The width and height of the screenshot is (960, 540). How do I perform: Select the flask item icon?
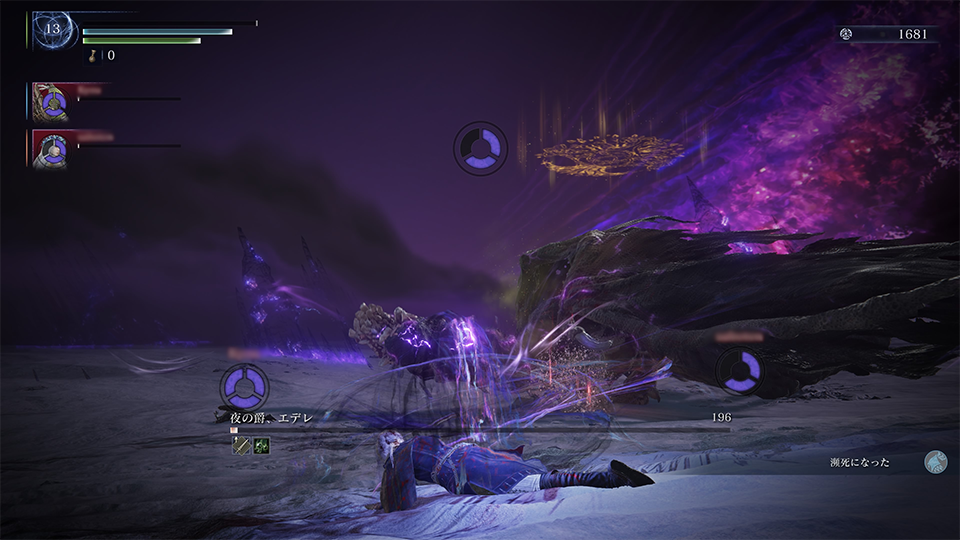coord(96,55)
